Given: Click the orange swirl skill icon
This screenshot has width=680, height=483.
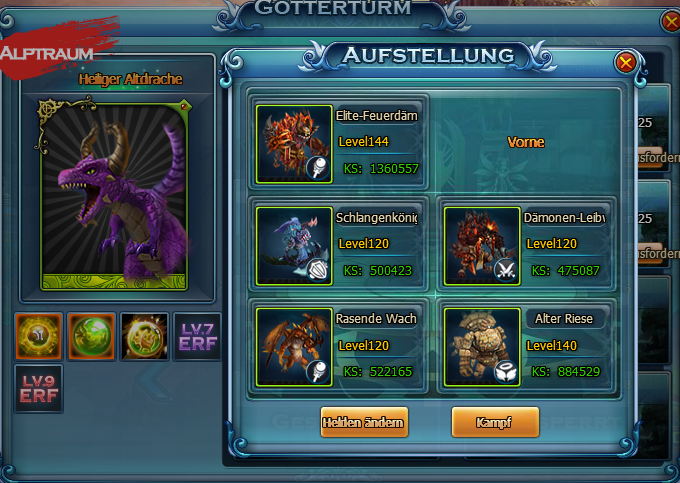Looking at the screenshot, I should pos(39,337).
